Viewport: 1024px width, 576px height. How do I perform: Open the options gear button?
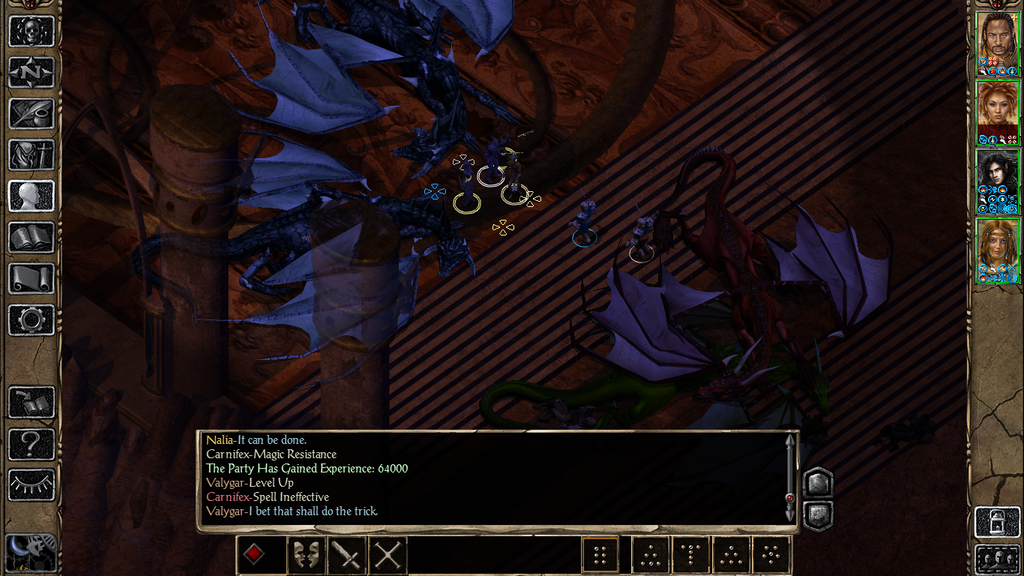click(31, 319)
